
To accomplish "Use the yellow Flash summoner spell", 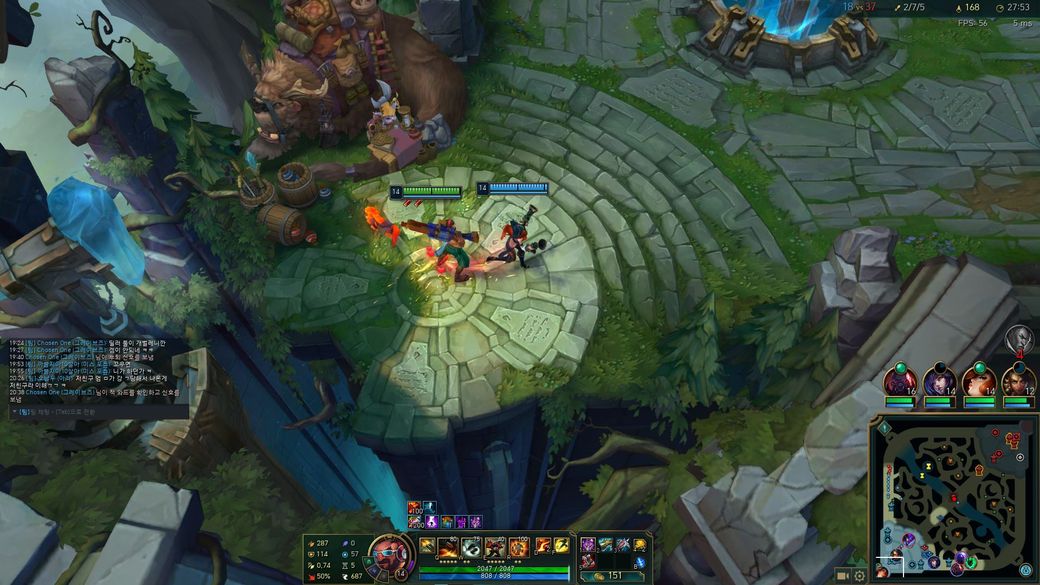I will [560, 545].
